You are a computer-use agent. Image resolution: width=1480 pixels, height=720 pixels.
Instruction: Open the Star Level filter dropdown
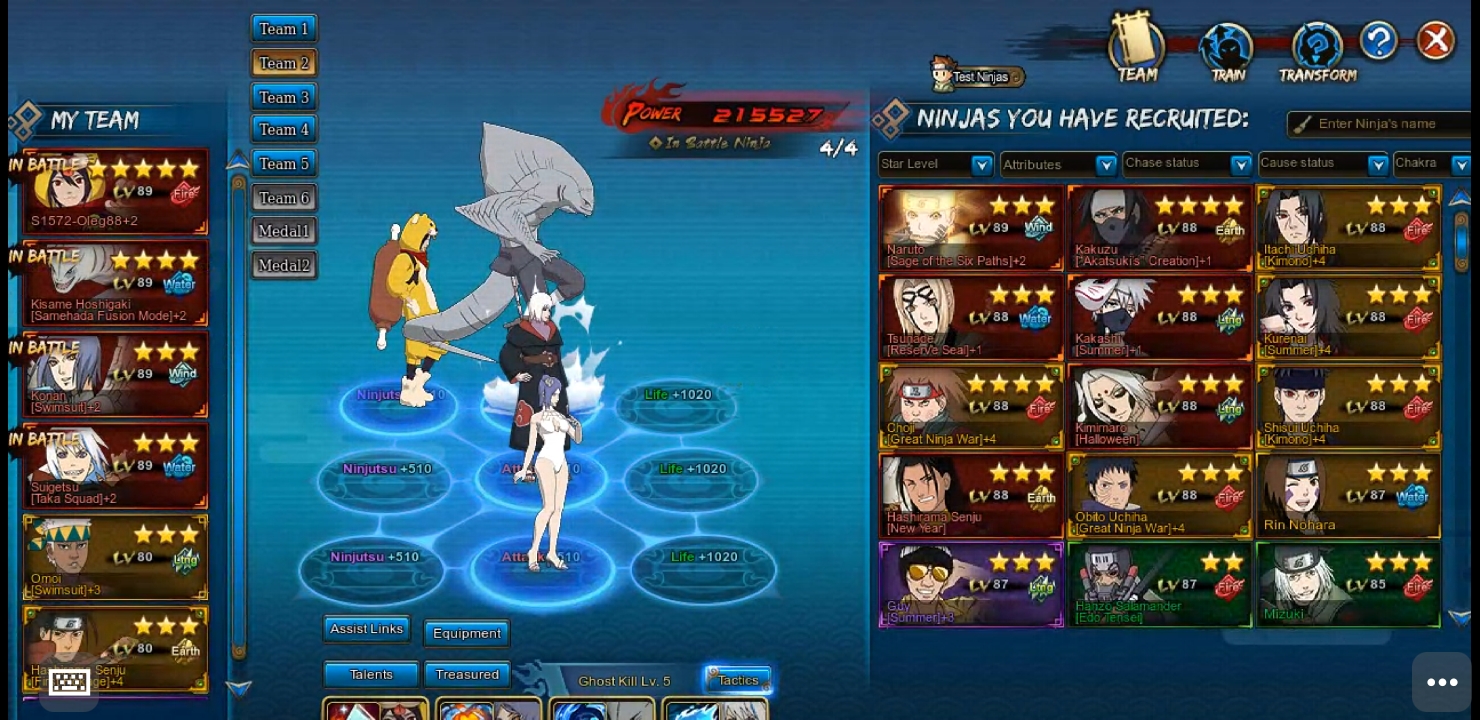935,164
